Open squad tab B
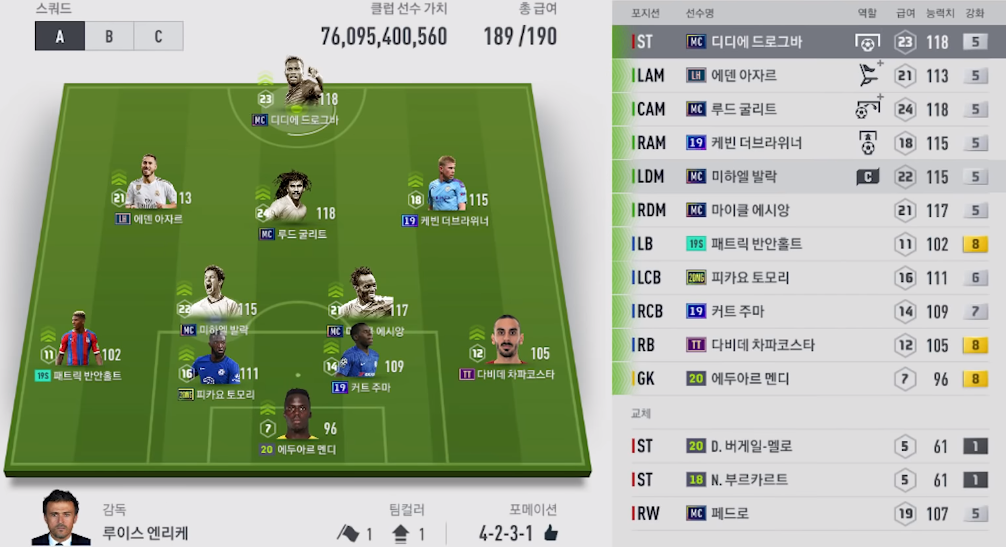The width and height of the screenshot is (1006, 547). pyautogui.click(x=109, y=36)
